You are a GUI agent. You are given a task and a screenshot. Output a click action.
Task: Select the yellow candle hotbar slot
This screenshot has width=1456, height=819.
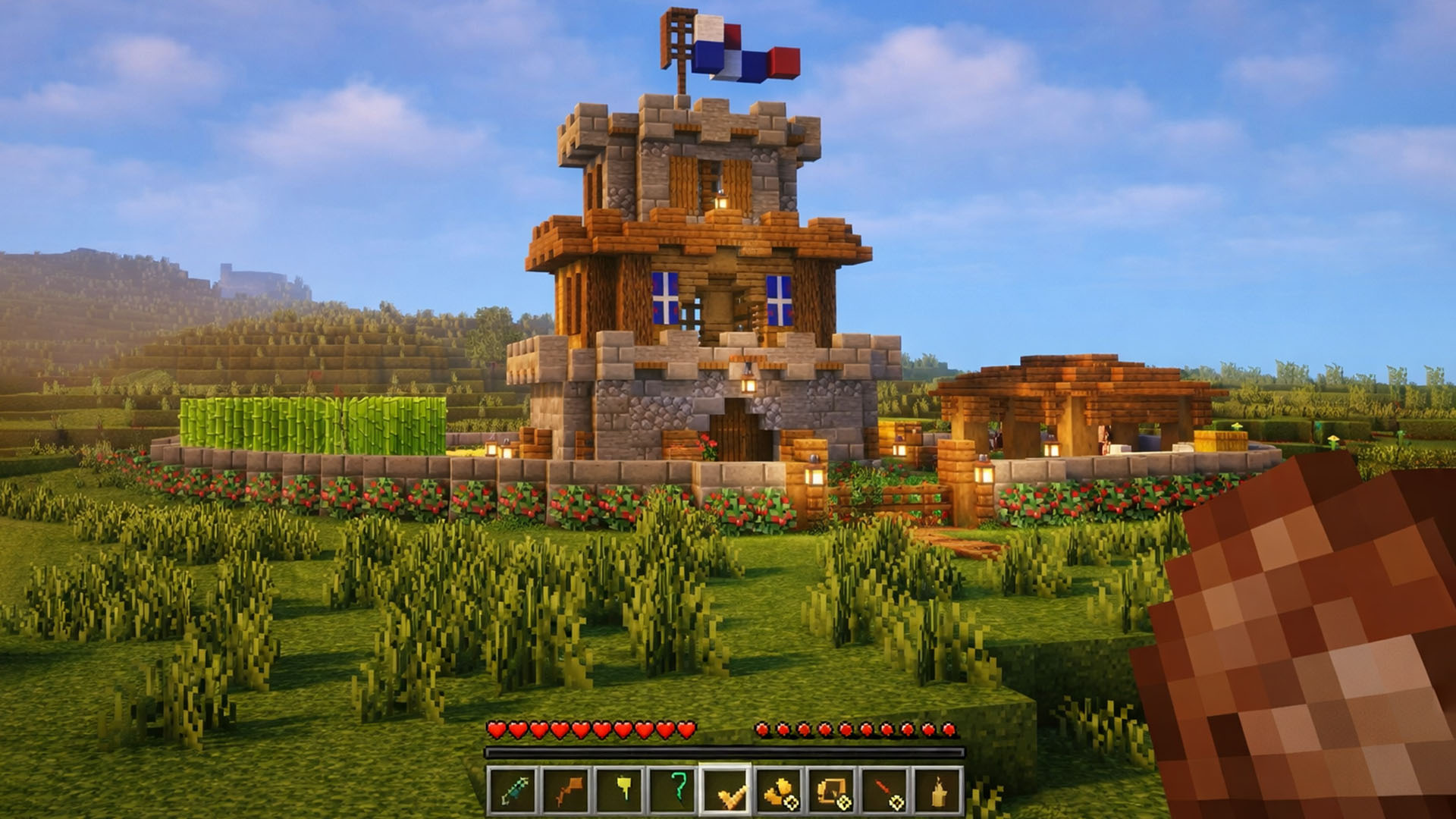click(939, 791)
